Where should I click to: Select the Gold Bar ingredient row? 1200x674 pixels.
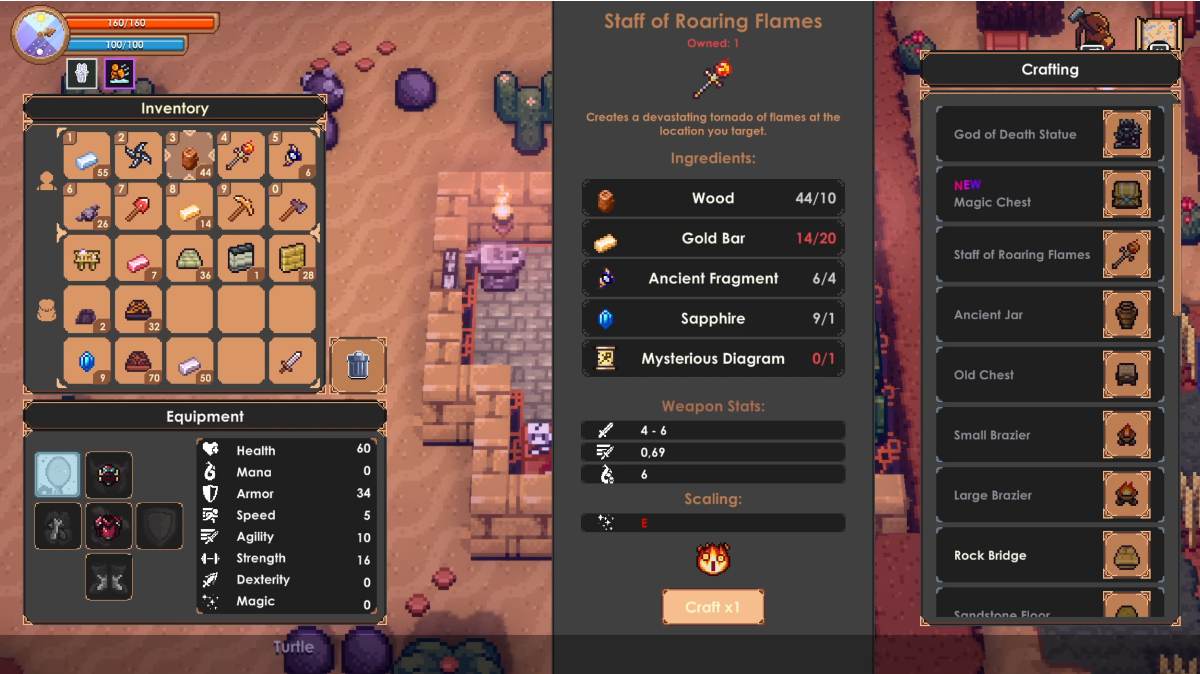(713, 238)
